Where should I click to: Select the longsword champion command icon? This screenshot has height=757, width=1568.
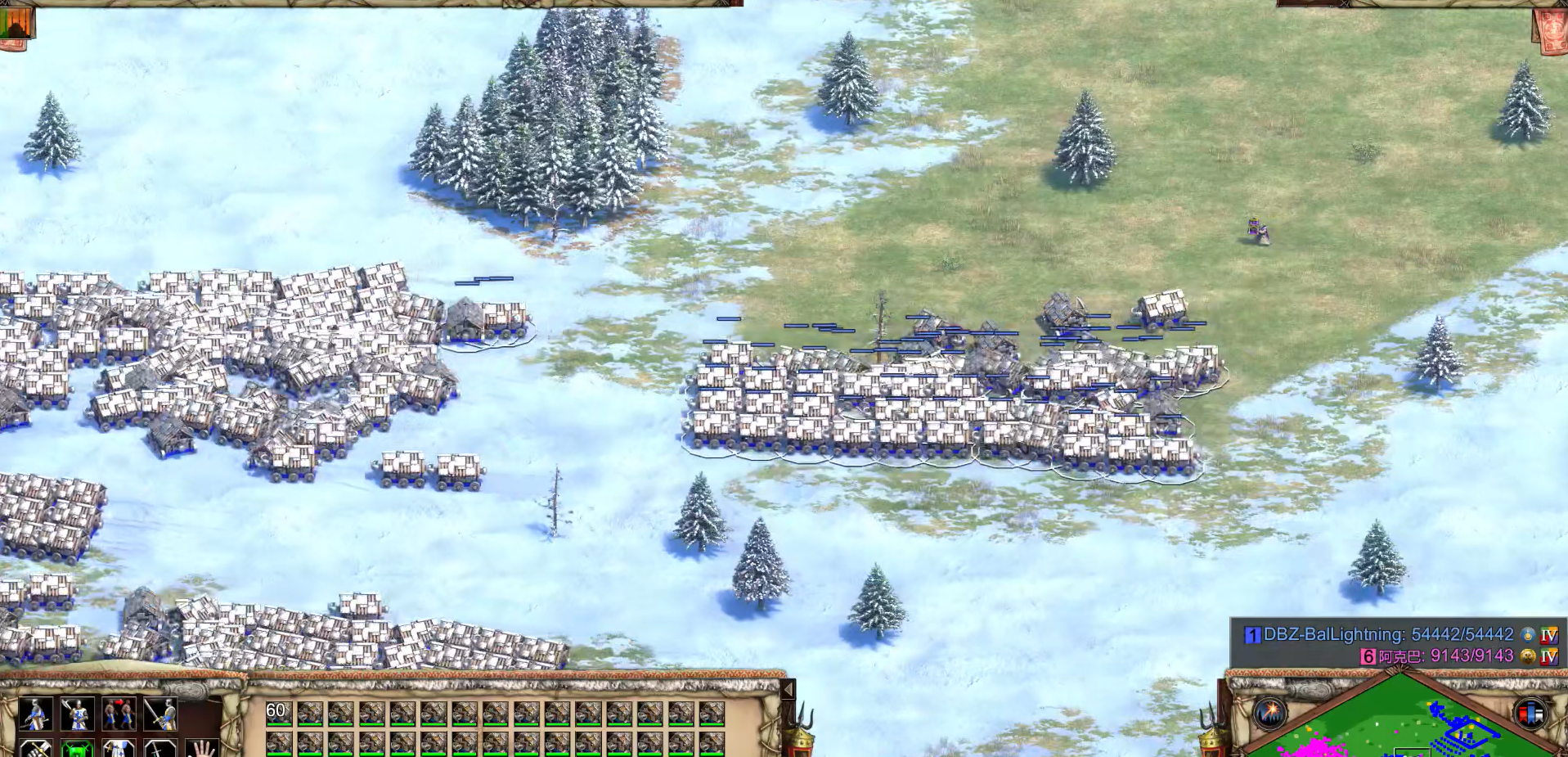(x=160, y=714)
